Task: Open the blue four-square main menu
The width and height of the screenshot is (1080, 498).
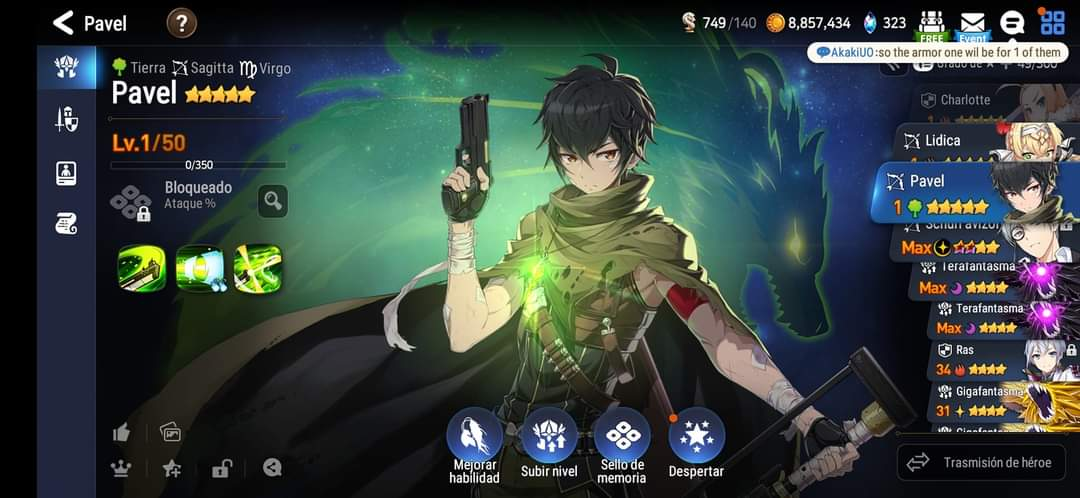Action: point(1052,22)
